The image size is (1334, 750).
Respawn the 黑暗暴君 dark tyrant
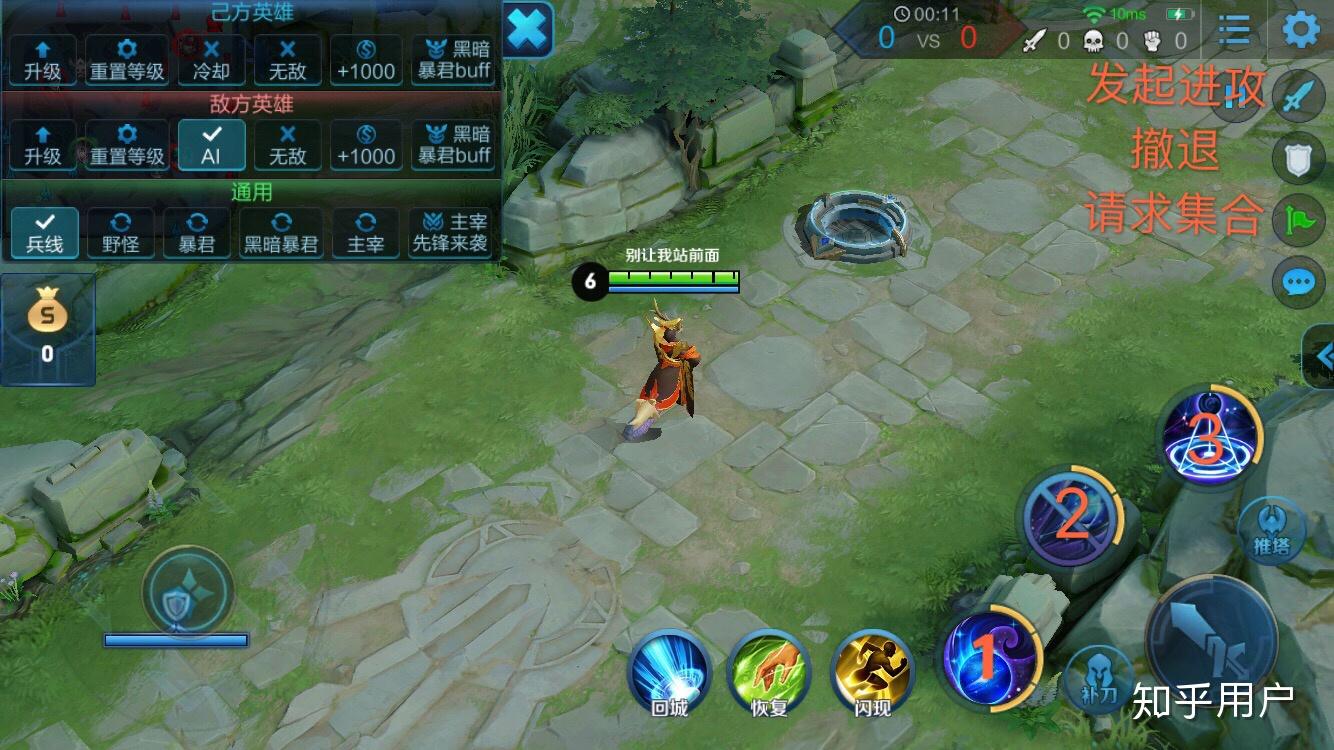tap(282, 232)
